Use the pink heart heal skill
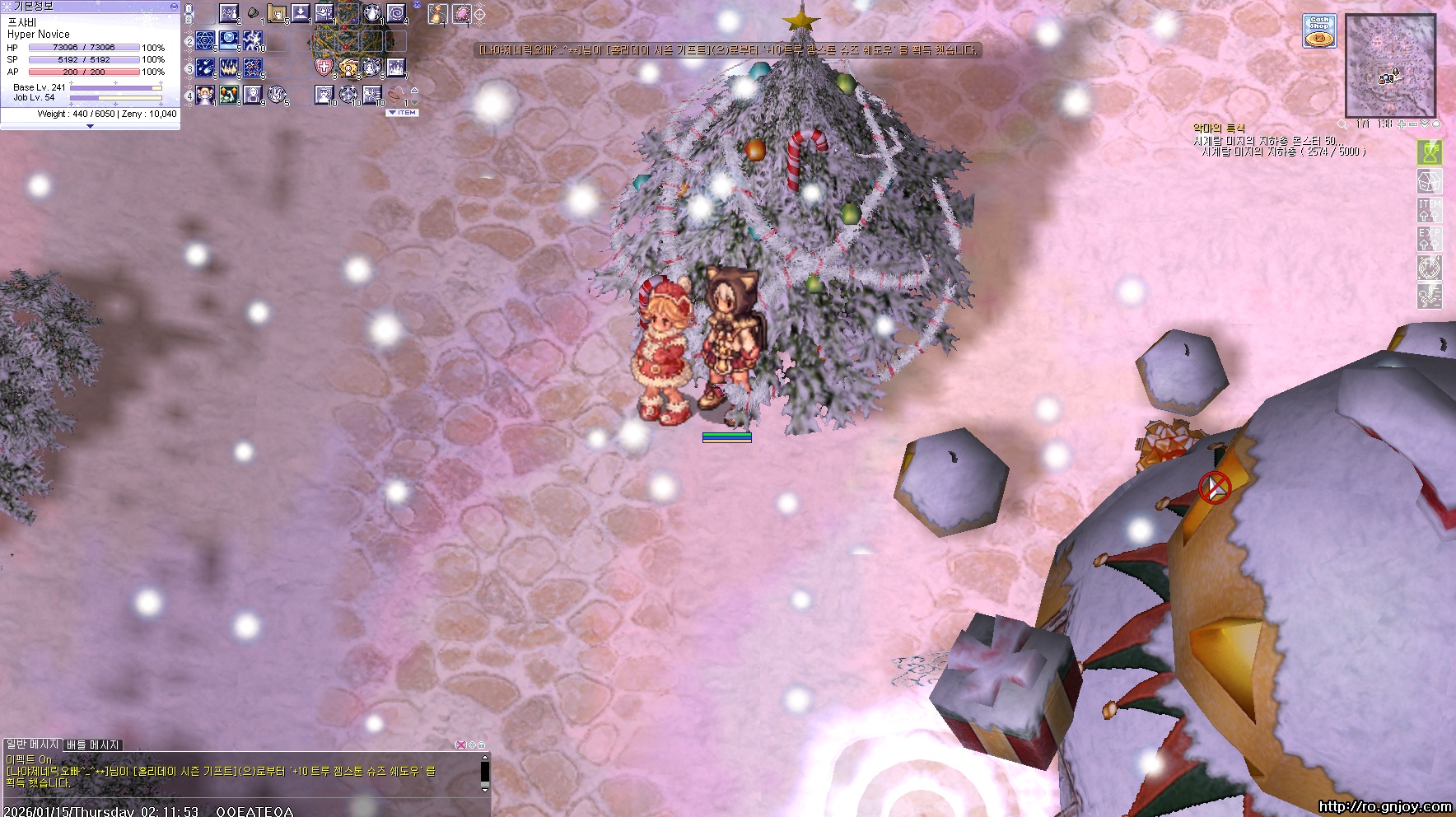 (324, 68)
